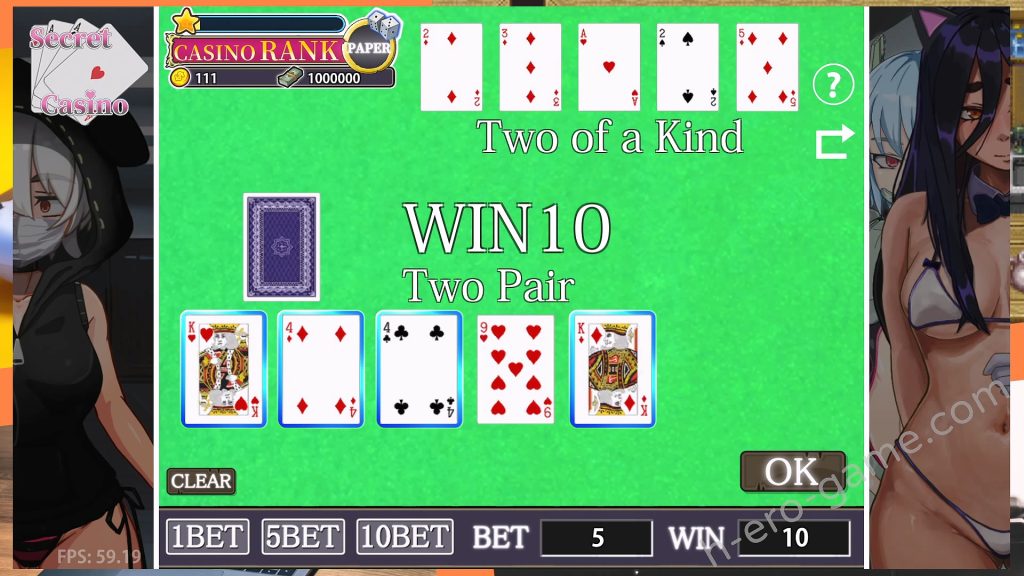Select the 10BET button
Screen dimensions: 1024x576
(404, 537)
